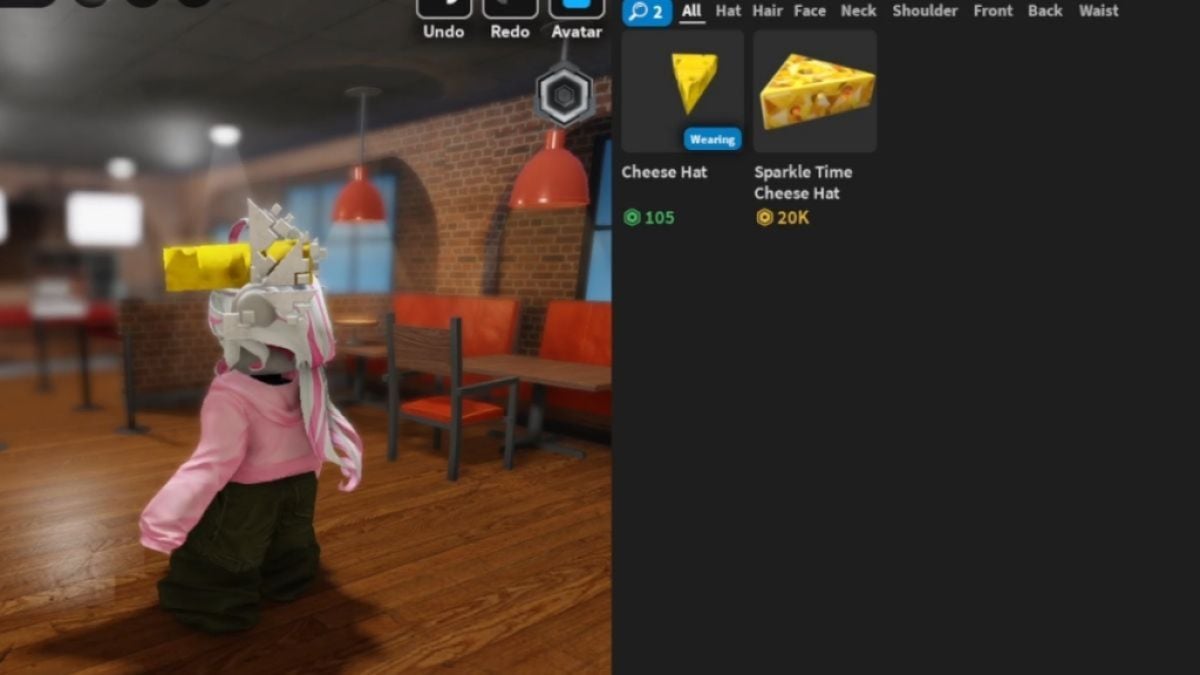Open the blue search button

click(x=646, y=12)
